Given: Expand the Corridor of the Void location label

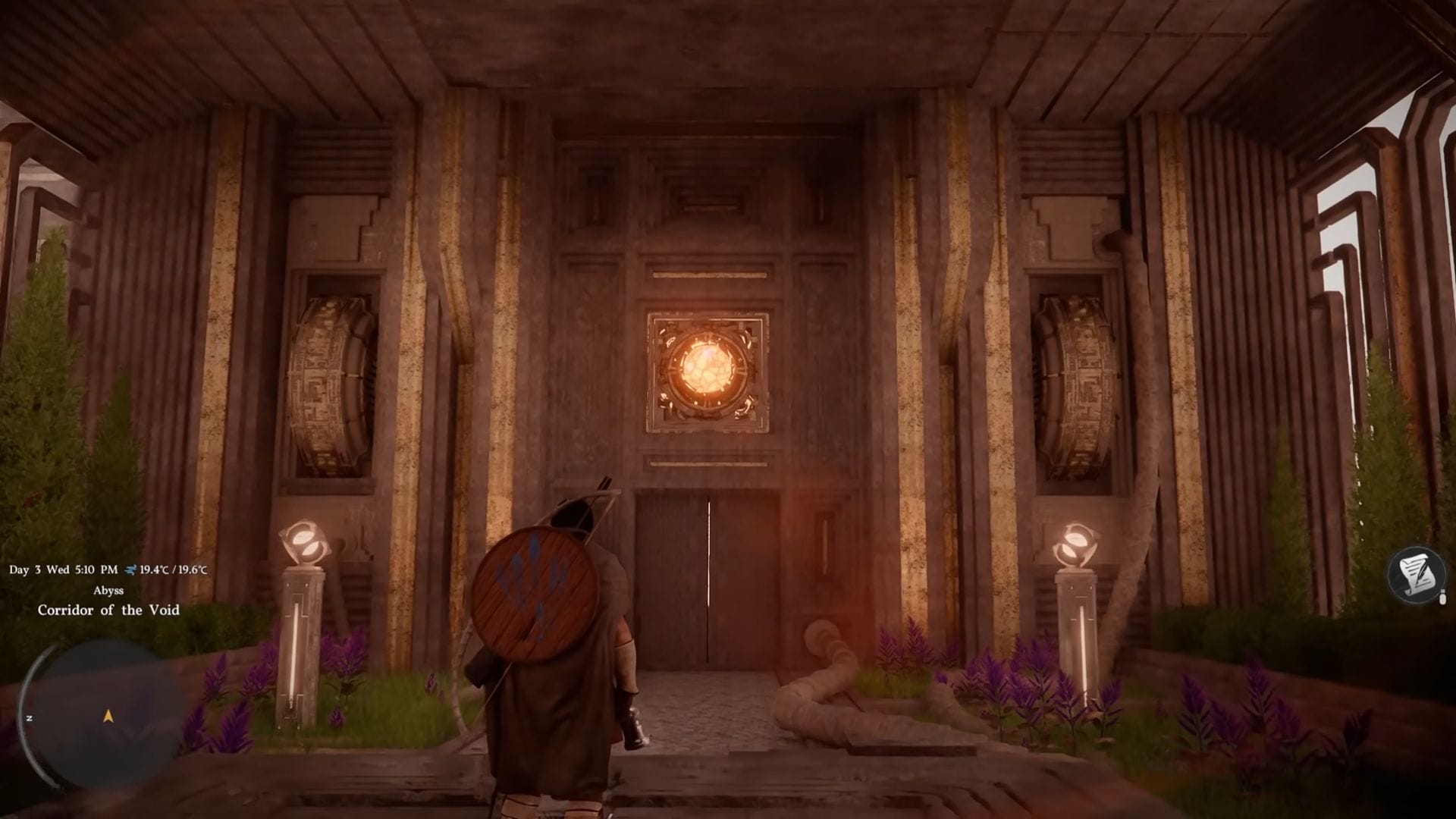Looking at the screenshot, I should pos(108,610).
